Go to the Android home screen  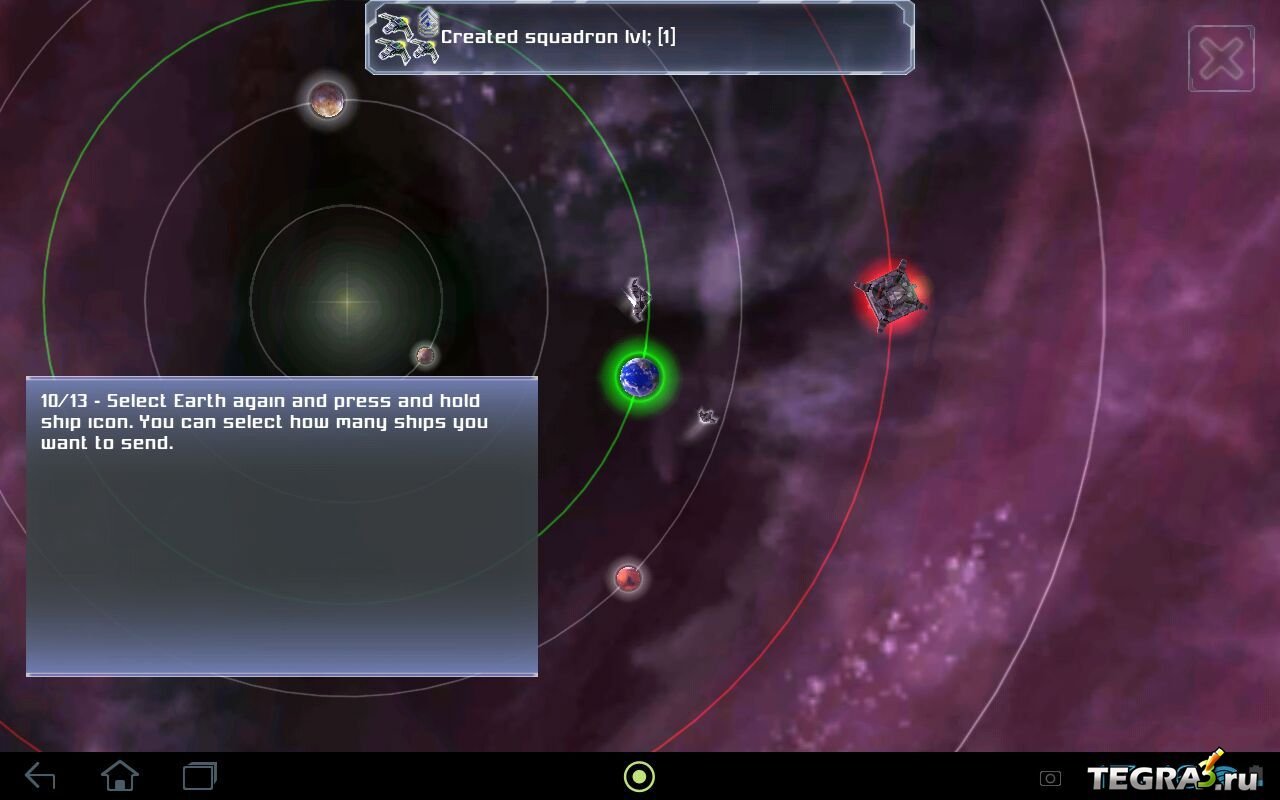[x=120, y=776]
